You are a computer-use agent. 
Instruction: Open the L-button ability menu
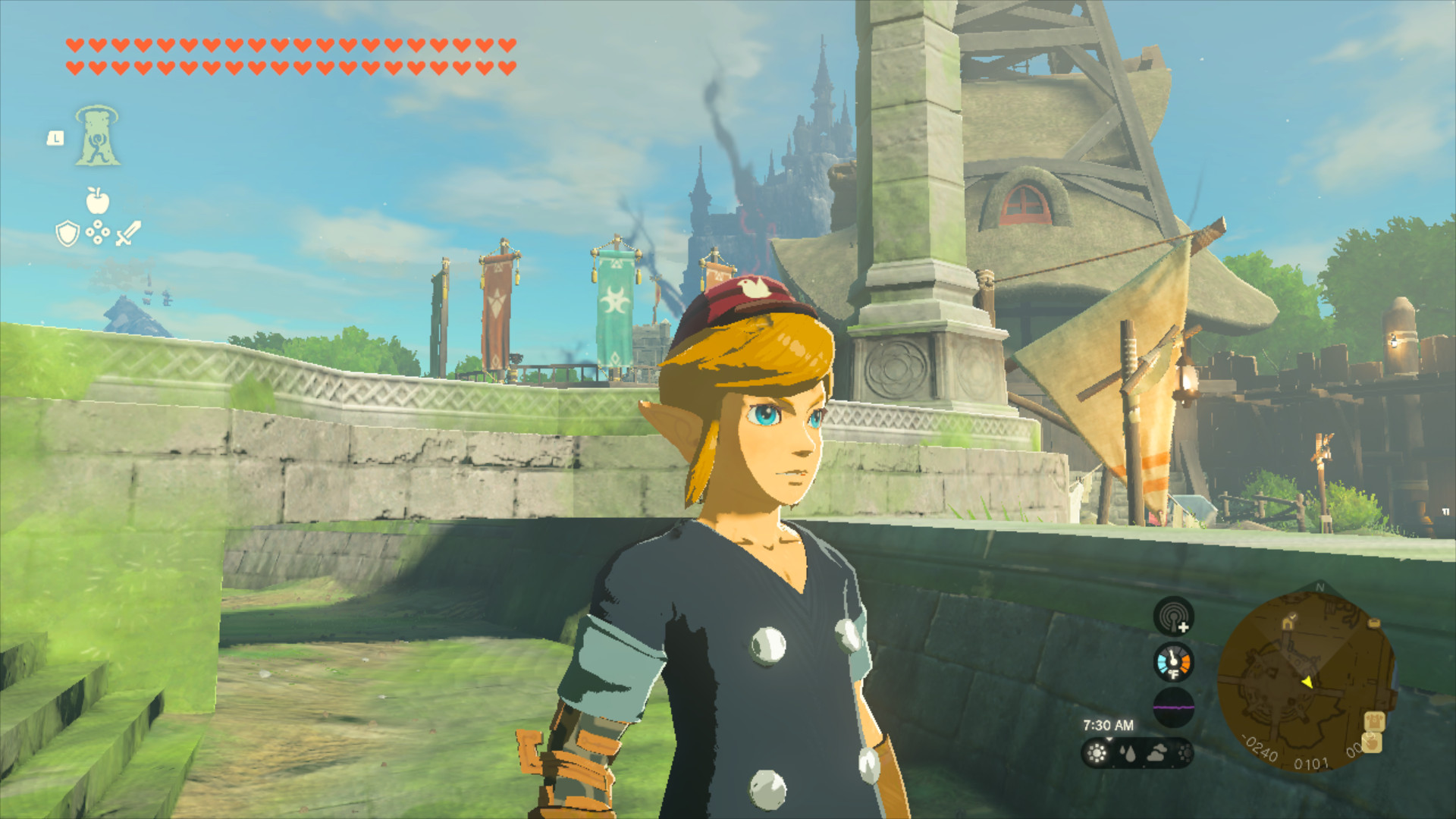[x=55, y=138]
